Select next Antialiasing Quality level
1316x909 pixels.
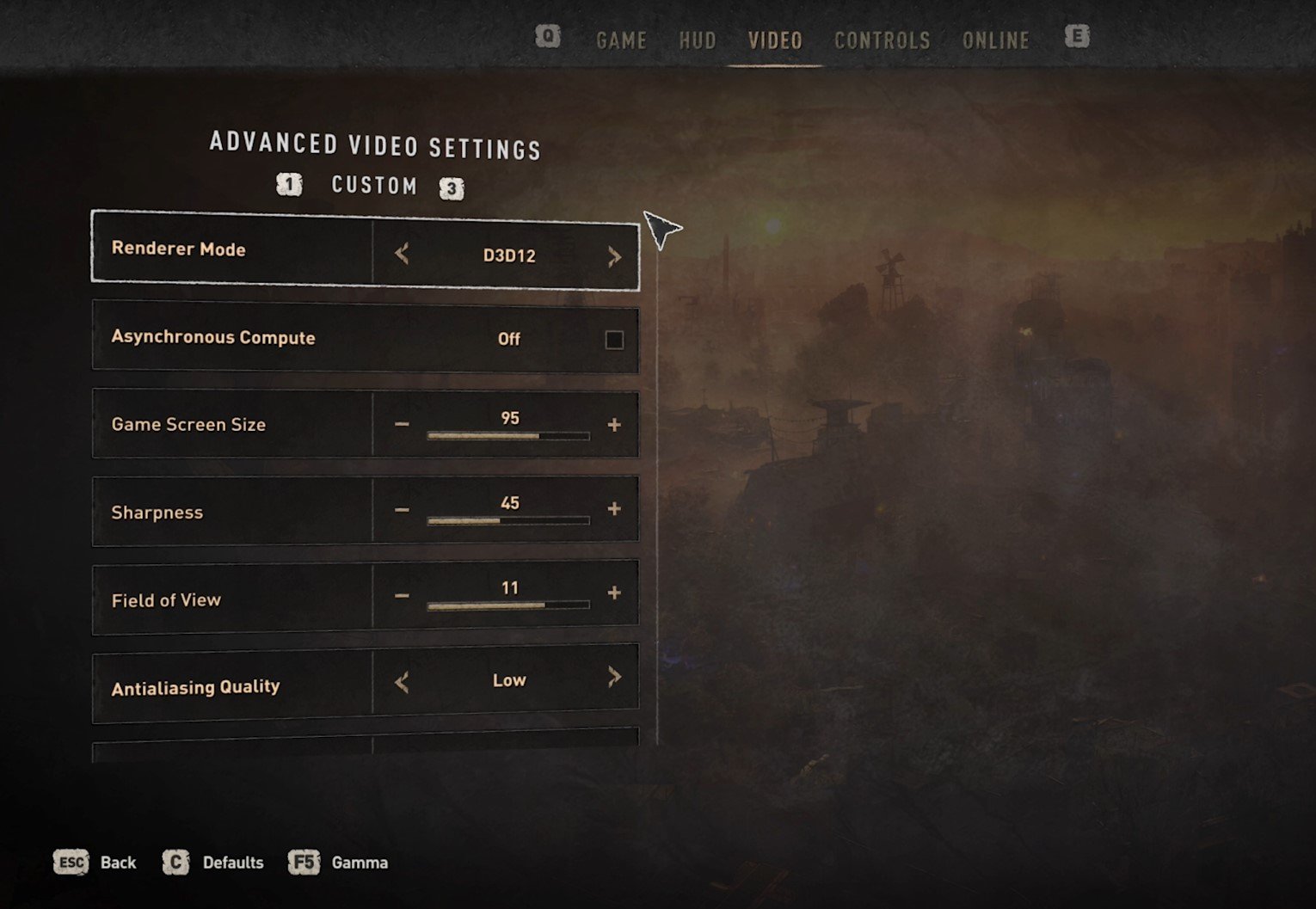(x=614, y=678)
